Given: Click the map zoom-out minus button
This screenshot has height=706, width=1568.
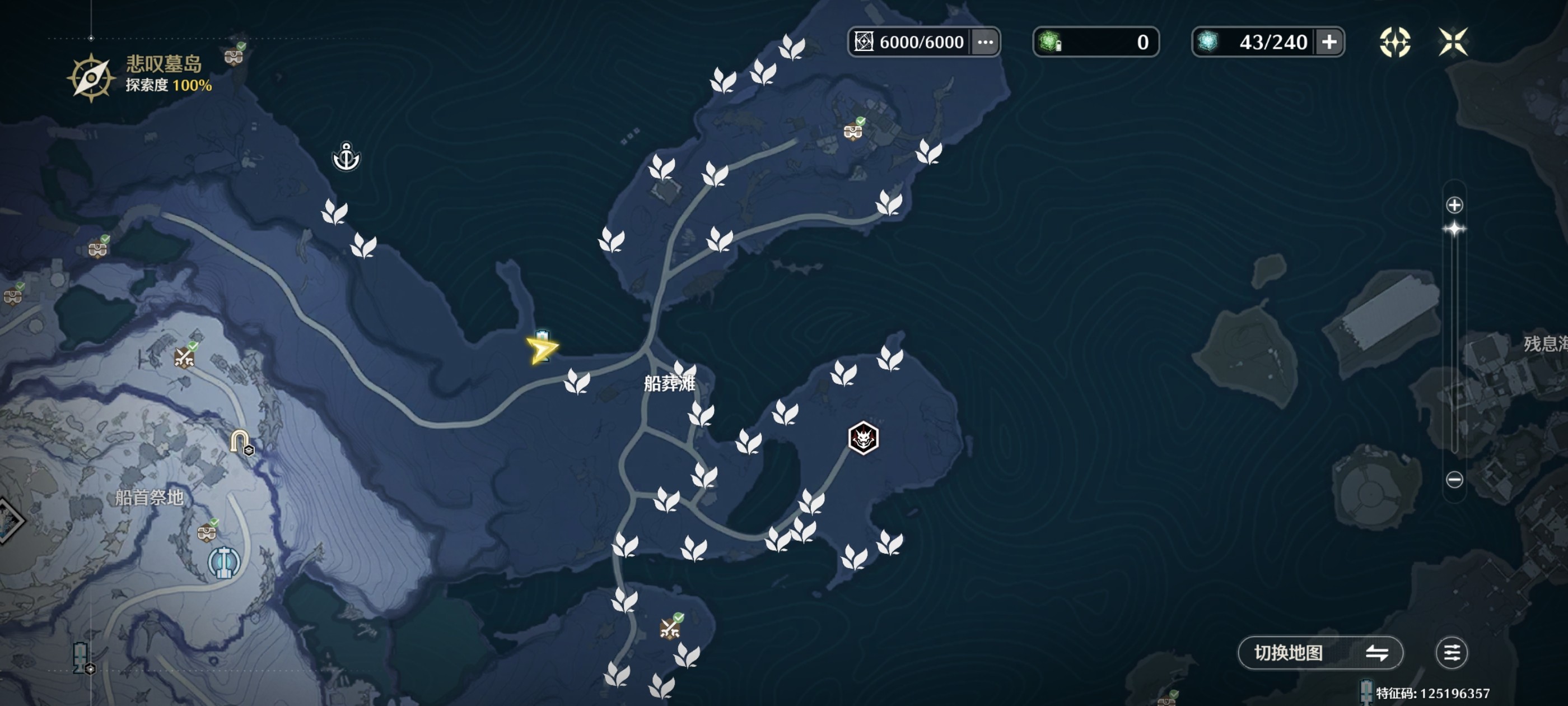Looking at the screenshot, I should (x=1454, y=480).
